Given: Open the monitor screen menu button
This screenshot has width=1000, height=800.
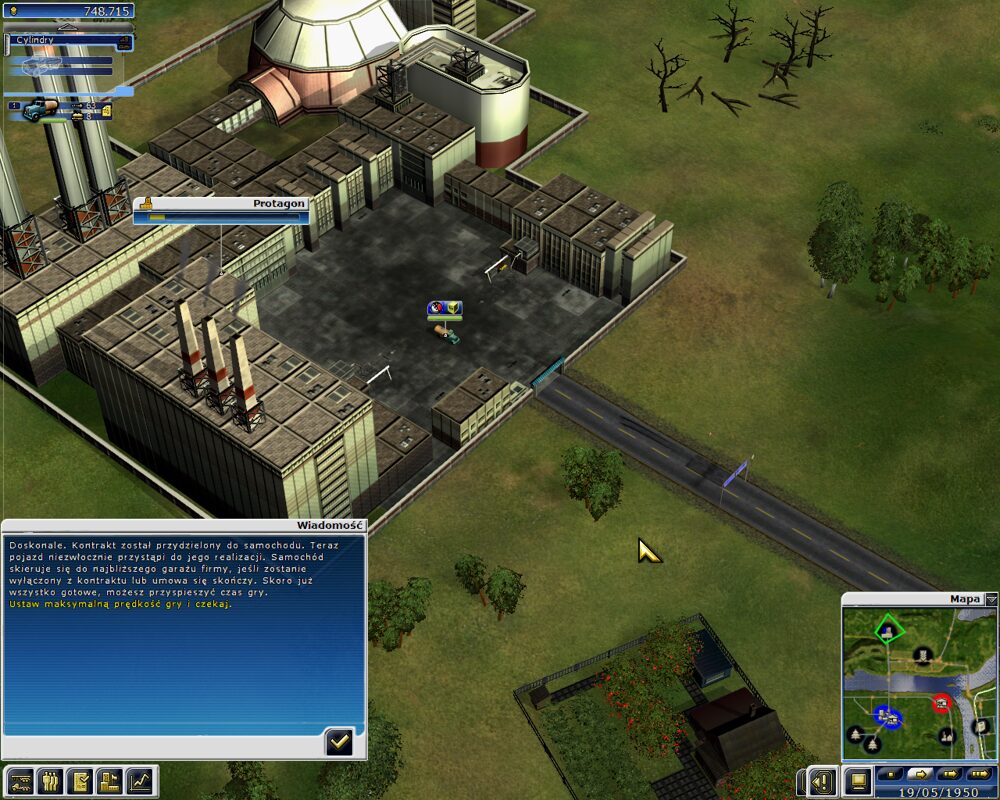Looking at the screenshot, I should pos(856,779).
